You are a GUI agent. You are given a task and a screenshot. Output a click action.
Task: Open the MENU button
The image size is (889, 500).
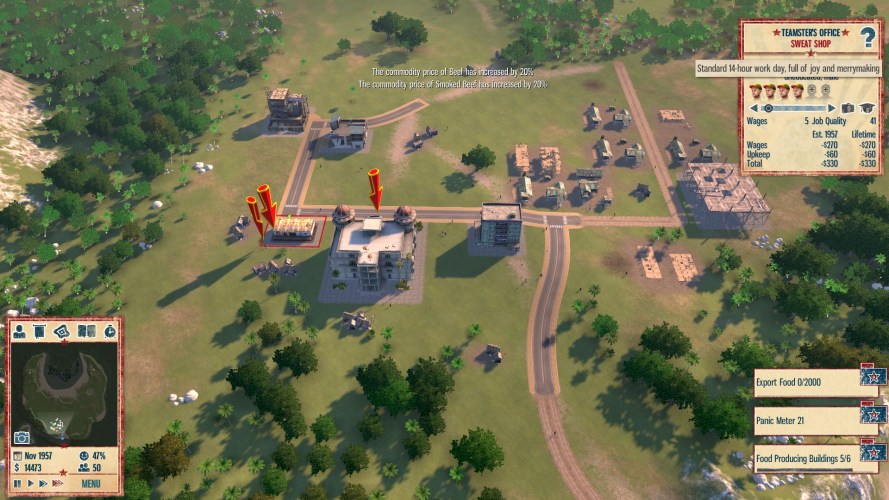(90, 483)
